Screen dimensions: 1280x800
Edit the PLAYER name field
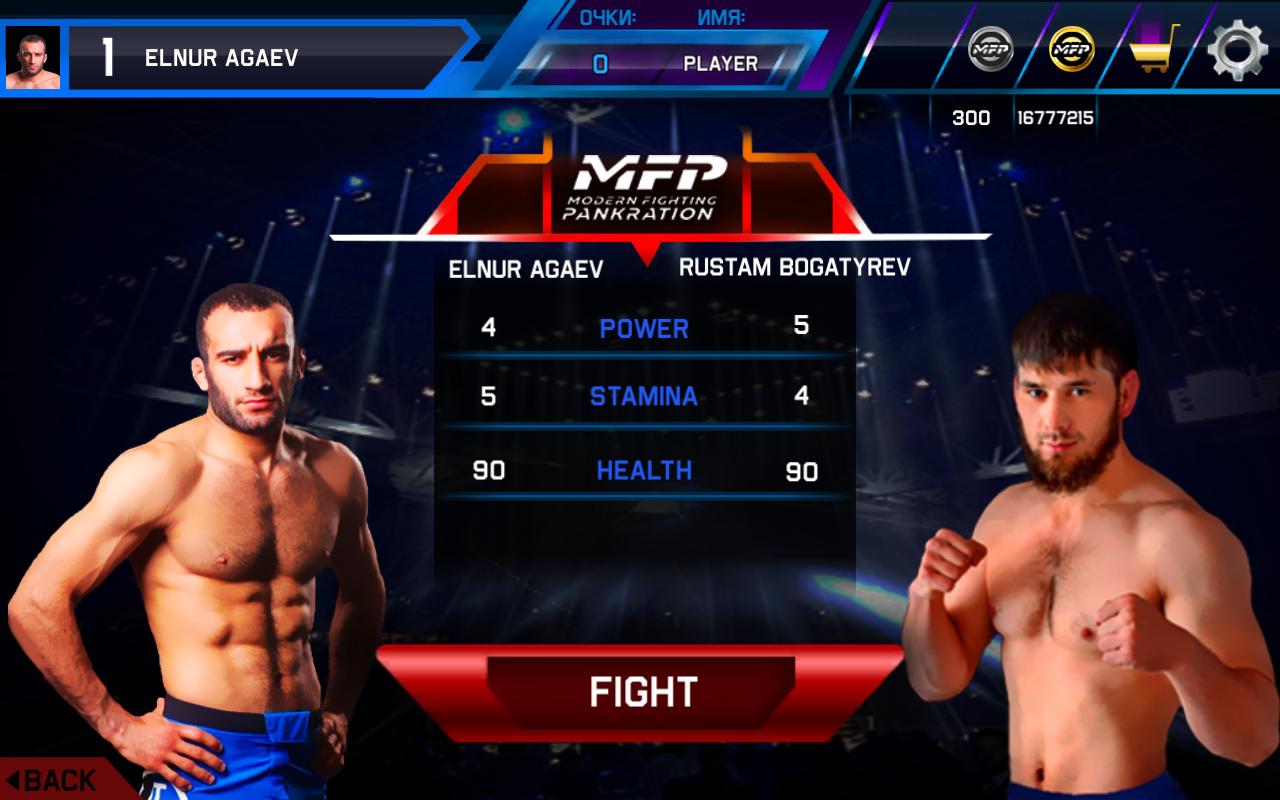tap(720, 64)
